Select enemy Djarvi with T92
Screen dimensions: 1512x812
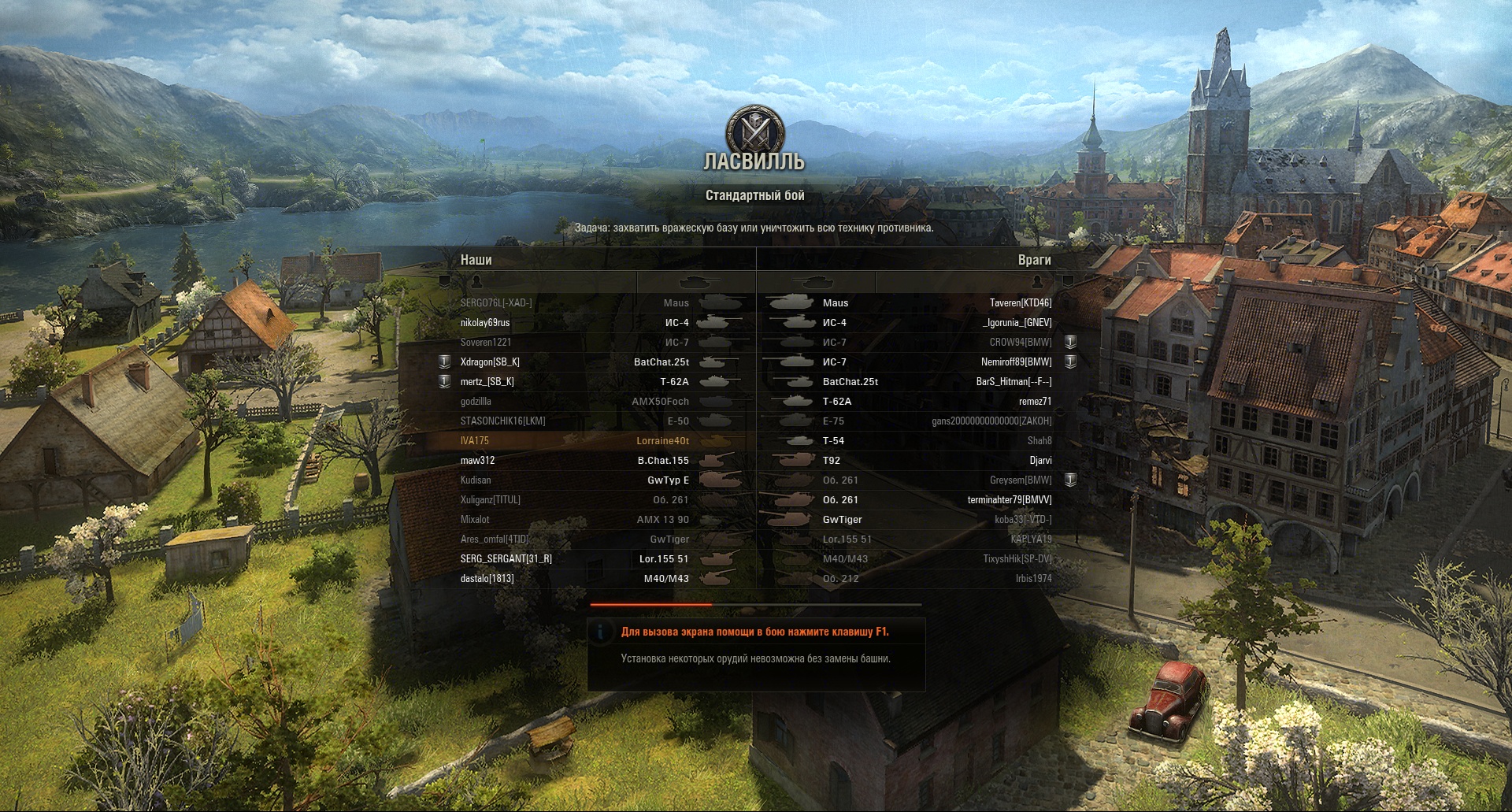pos(1040,461)
